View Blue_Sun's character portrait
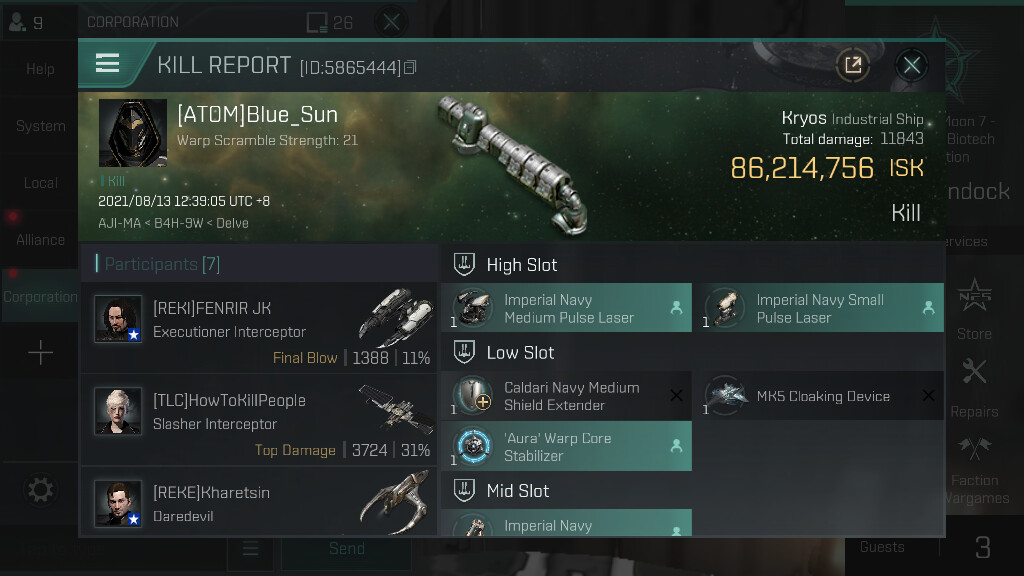The image size is (1024, 576). (133, 132)
